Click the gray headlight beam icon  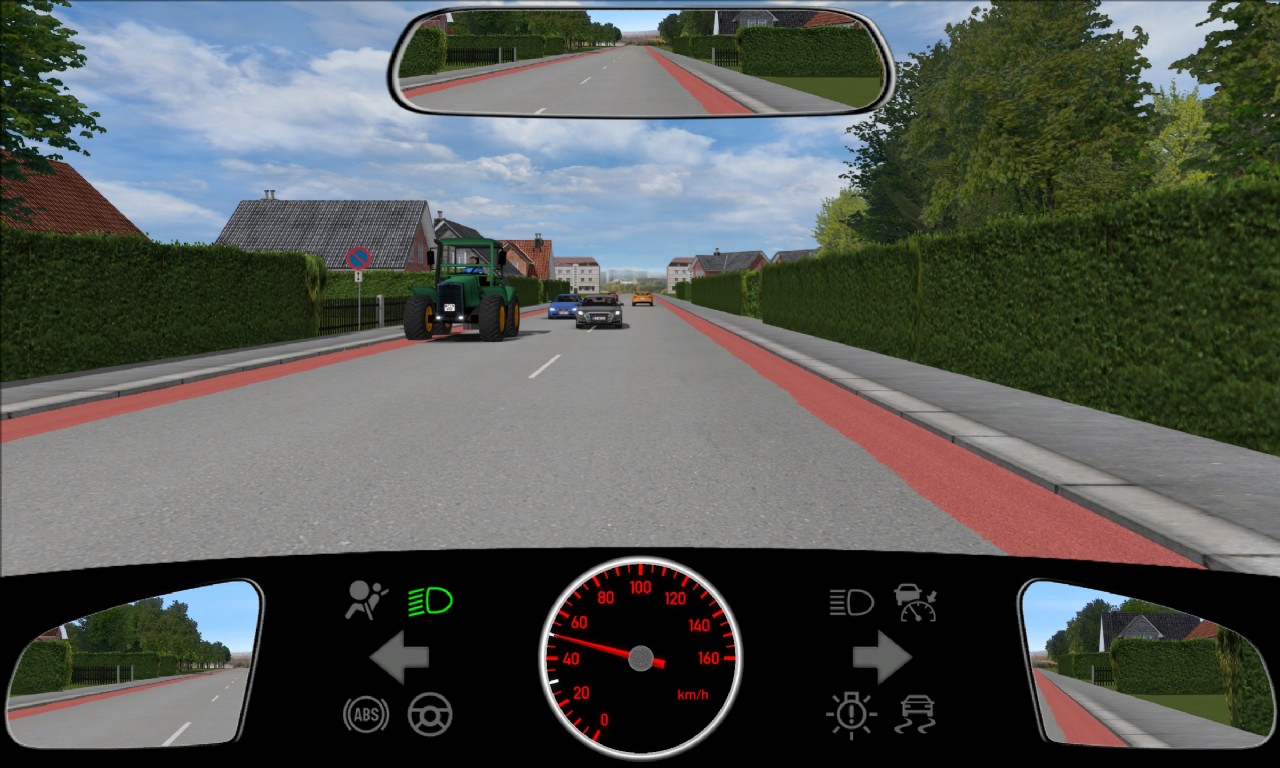pyautogui.click(x=851, y=602)
